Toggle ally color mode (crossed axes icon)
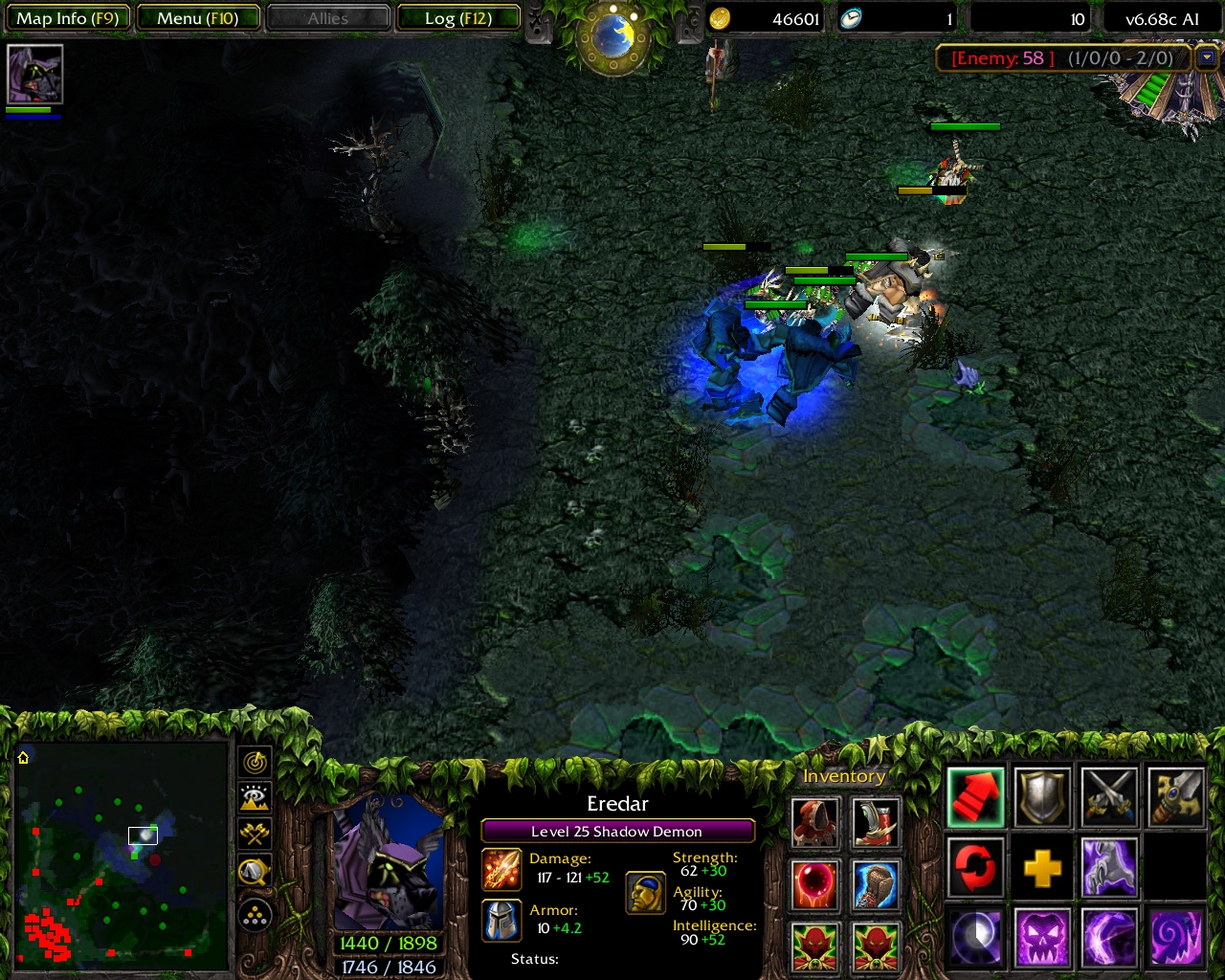 [x=256, y=834]
